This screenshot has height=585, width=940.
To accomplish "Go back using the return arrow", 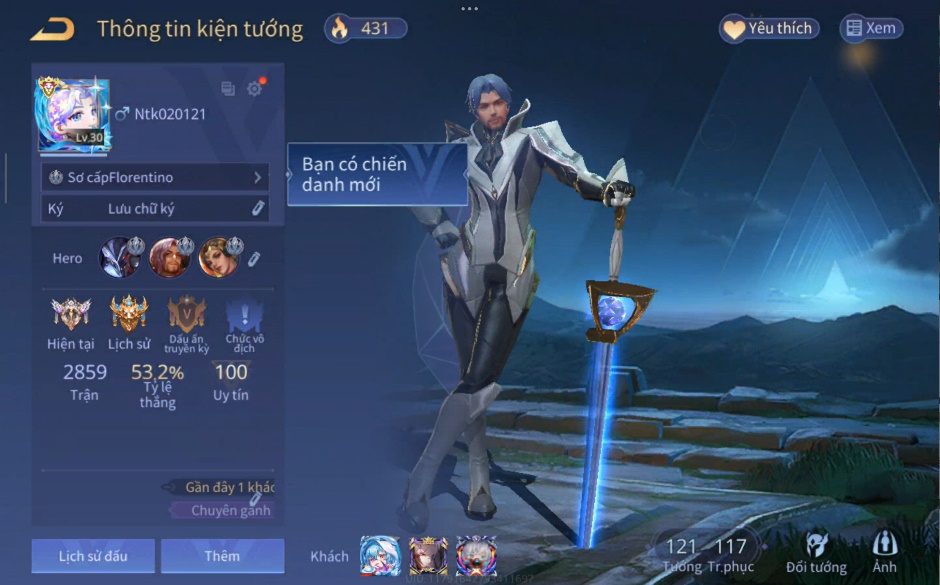I will coord(52,30).
